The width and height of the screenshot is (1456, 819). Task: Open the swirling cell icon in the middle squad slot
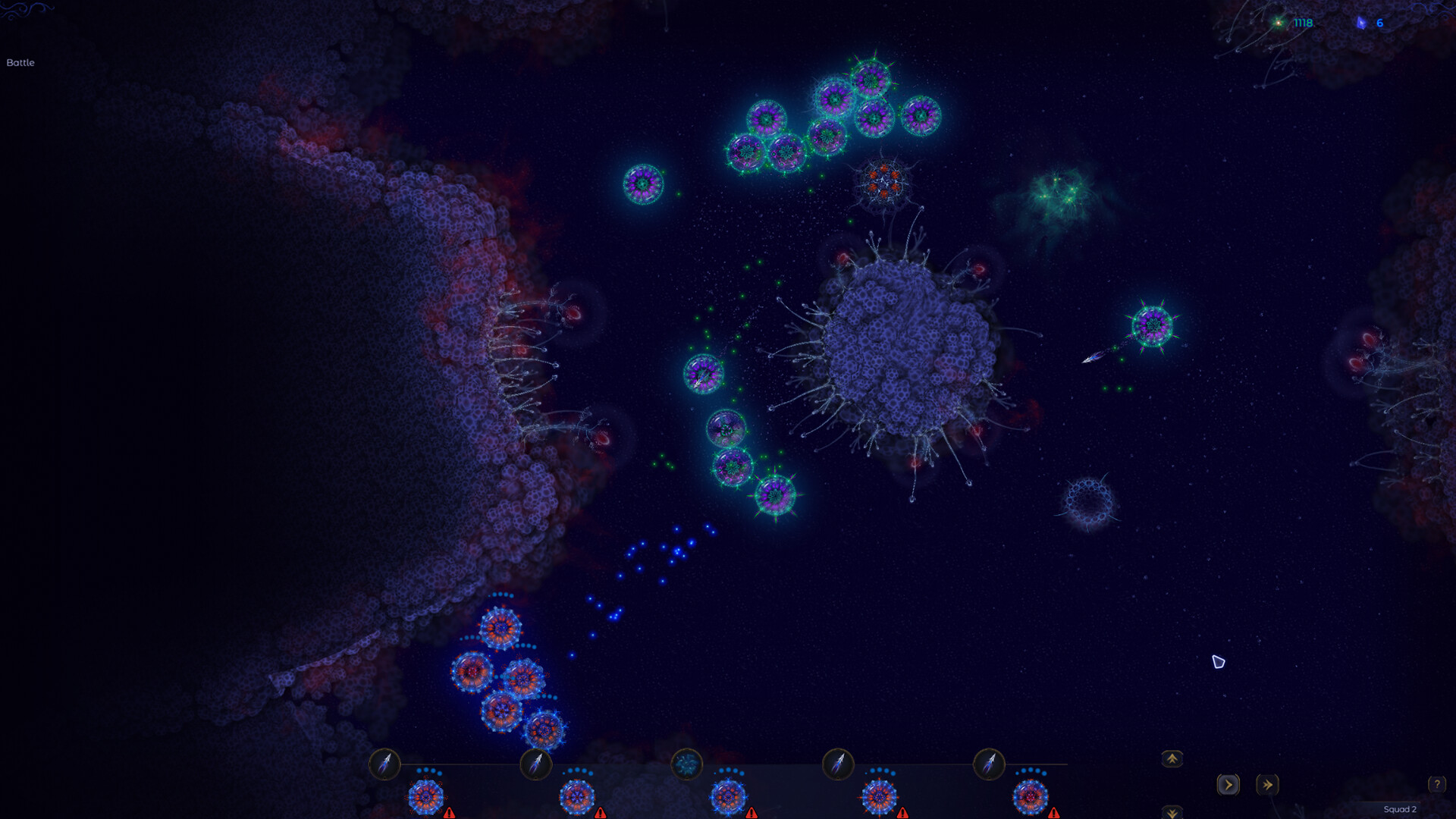point(686,764)
